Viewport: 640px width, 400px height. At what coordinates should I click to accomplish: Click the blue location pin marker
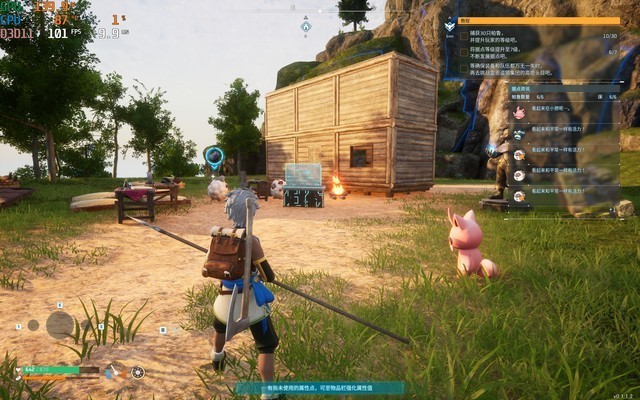[213, 156]
